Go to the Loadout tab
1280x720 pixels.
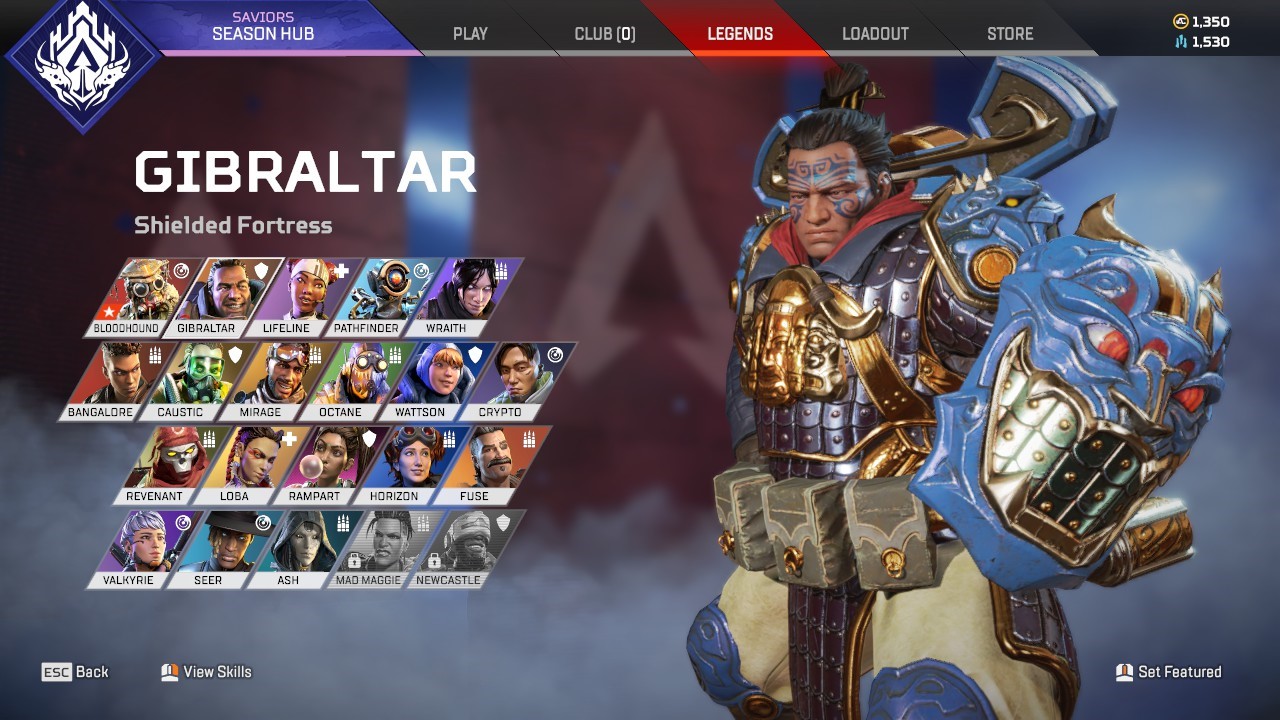[x=875, y=34]
